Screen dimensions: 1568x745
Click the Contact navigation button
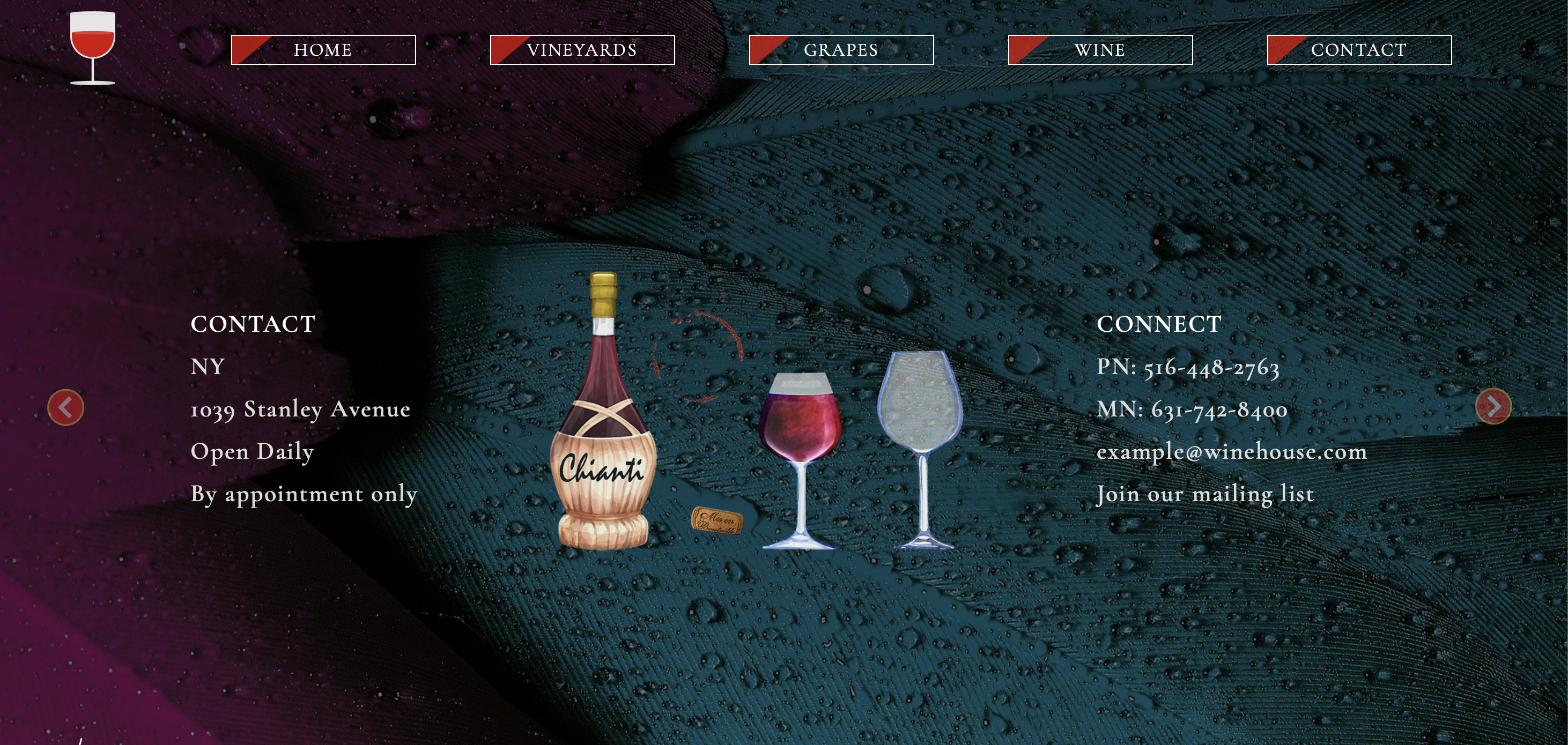click(1359, 50)
